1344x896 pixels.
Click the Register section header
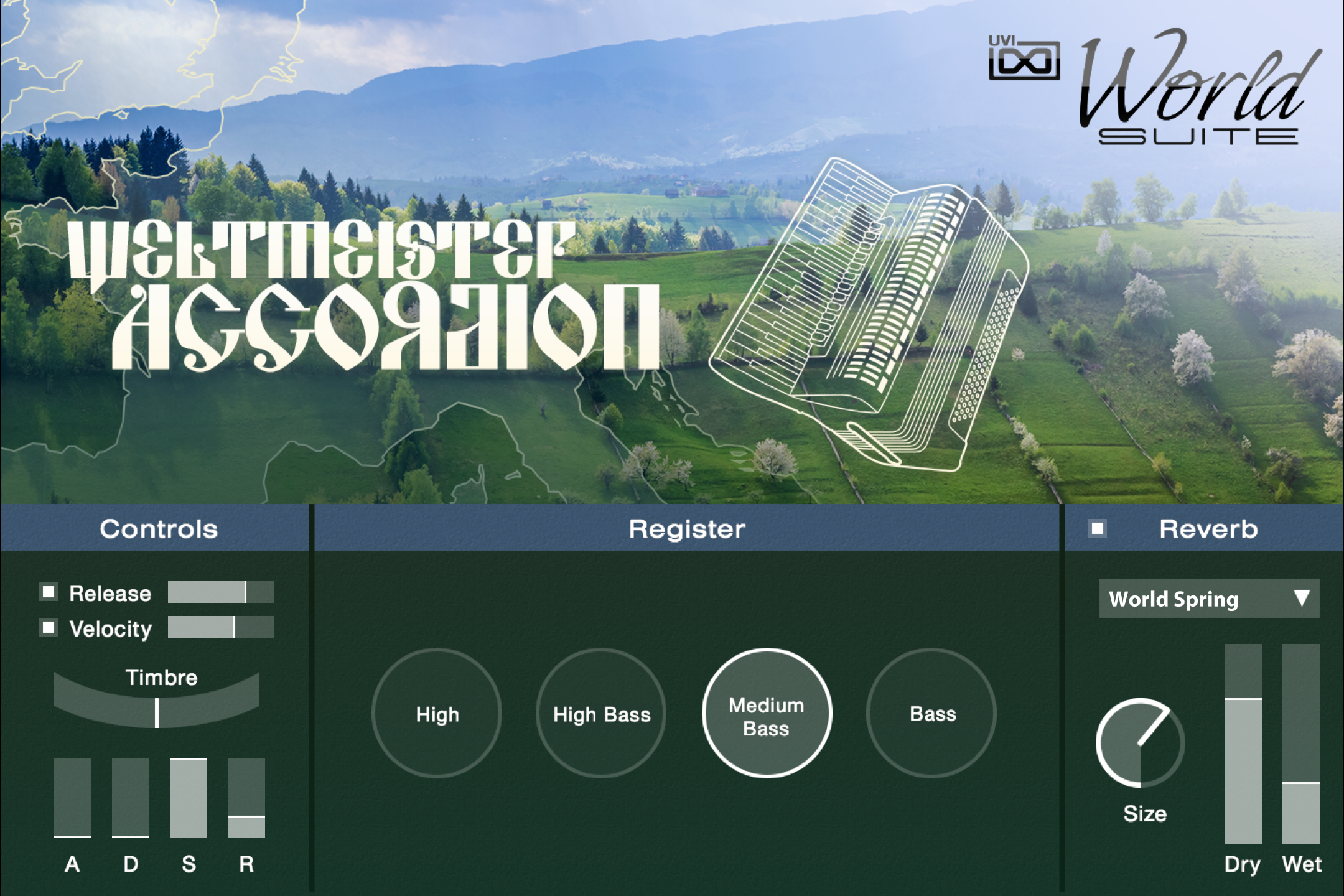click(686, 530)
